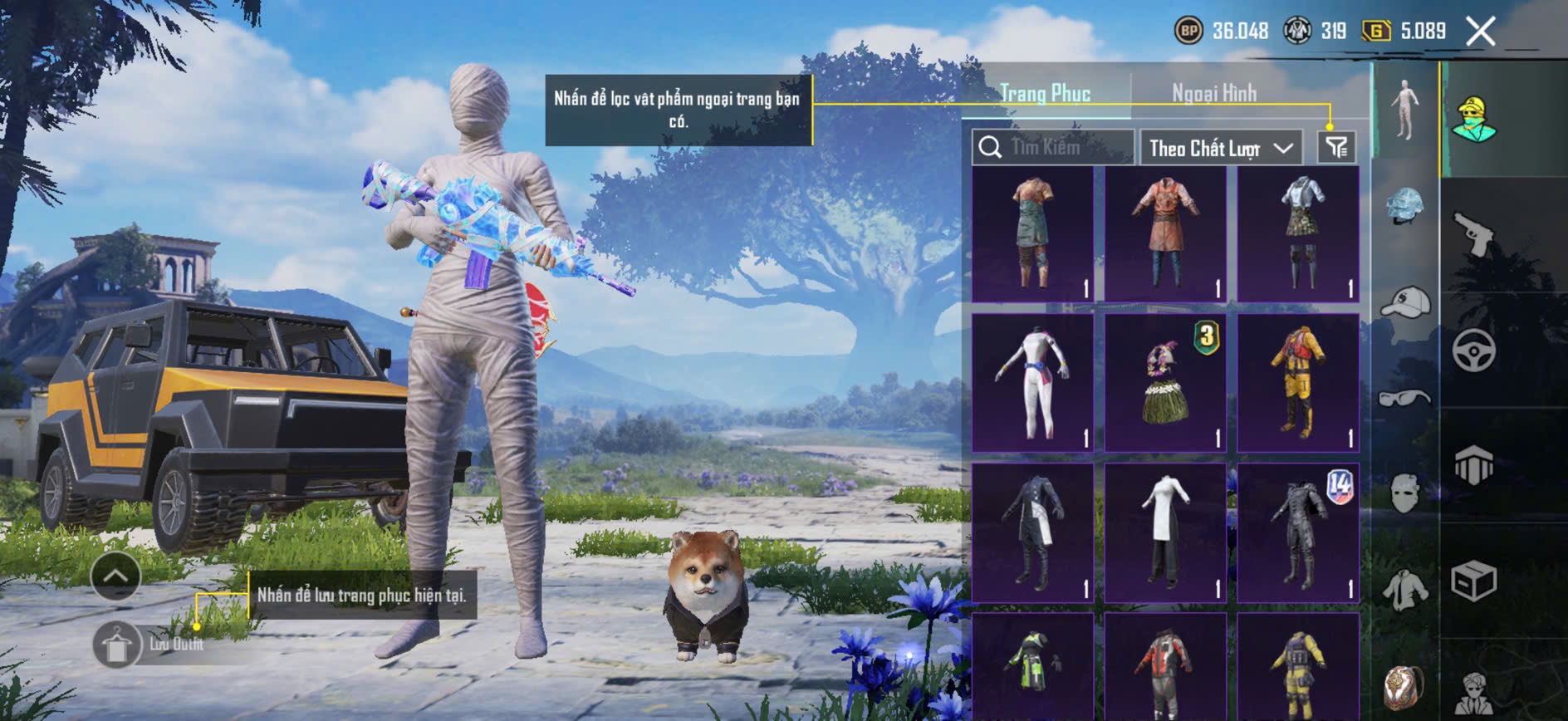Open the face mask category
1568x721 pixels.
(x=1404, y=493)
